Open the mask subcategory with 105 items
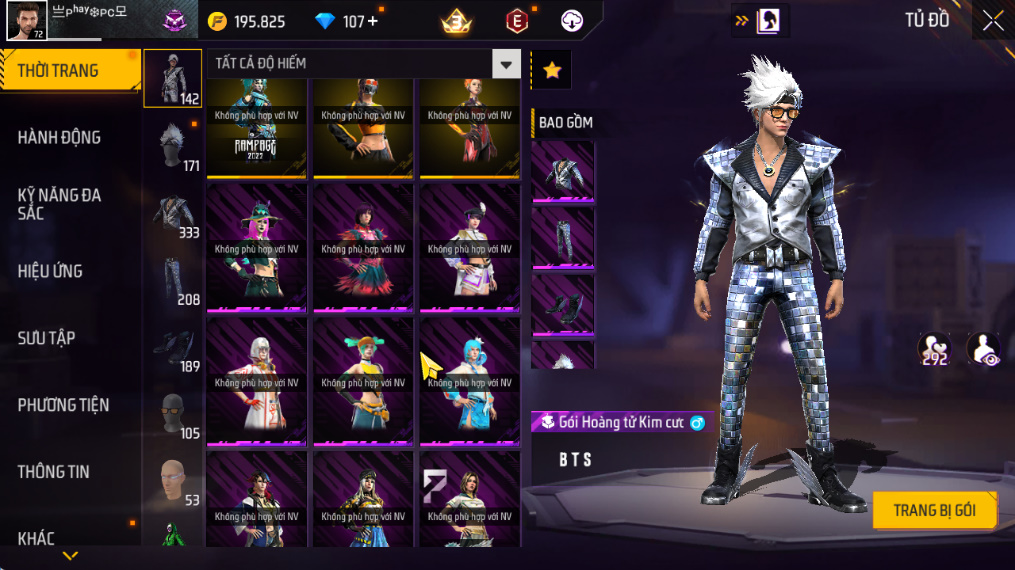1015x570 pixels. pos(174,413)
